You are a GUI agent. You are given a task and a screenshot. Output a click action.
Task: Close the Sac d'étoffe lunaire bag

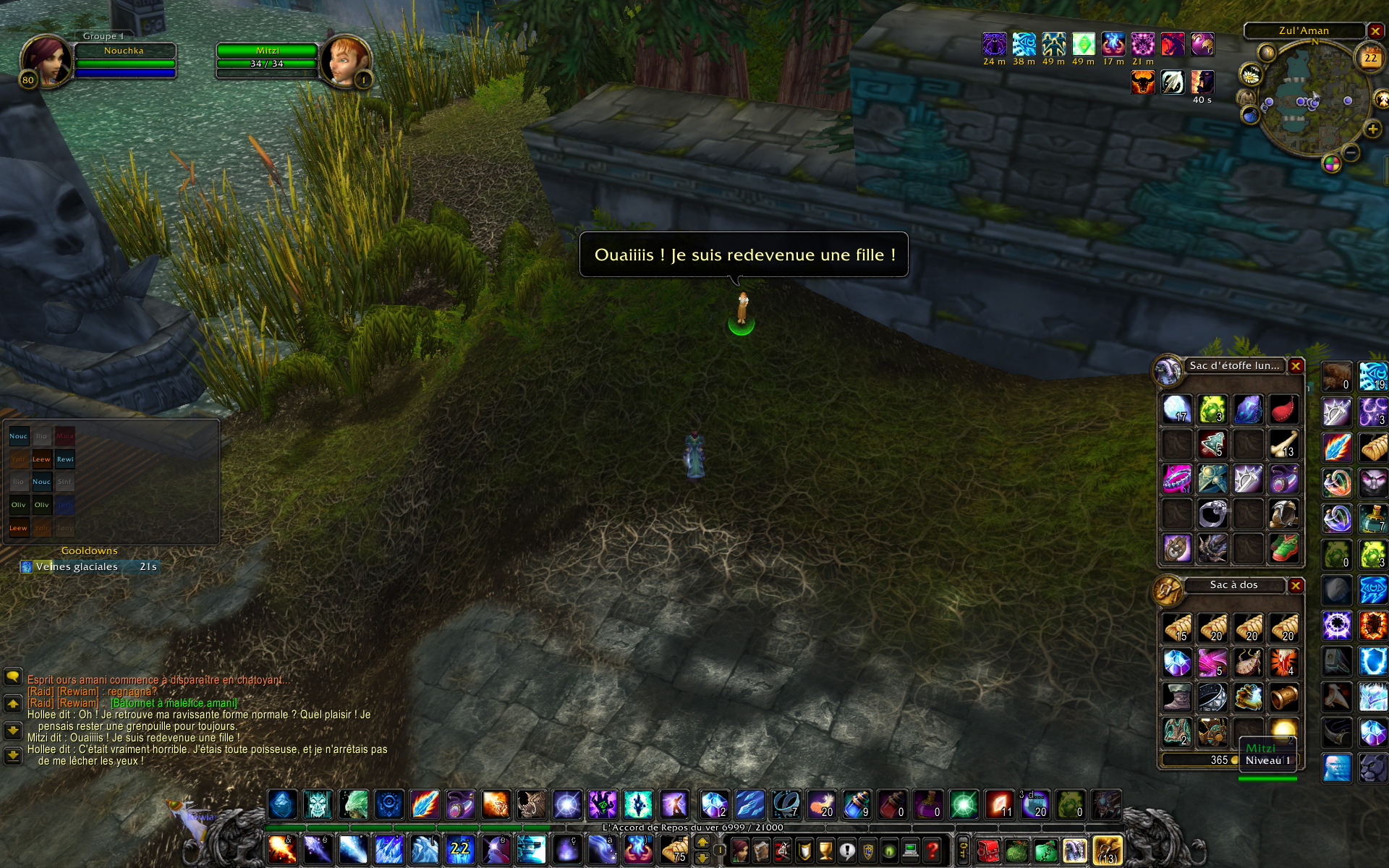(x=1296, y=366)
